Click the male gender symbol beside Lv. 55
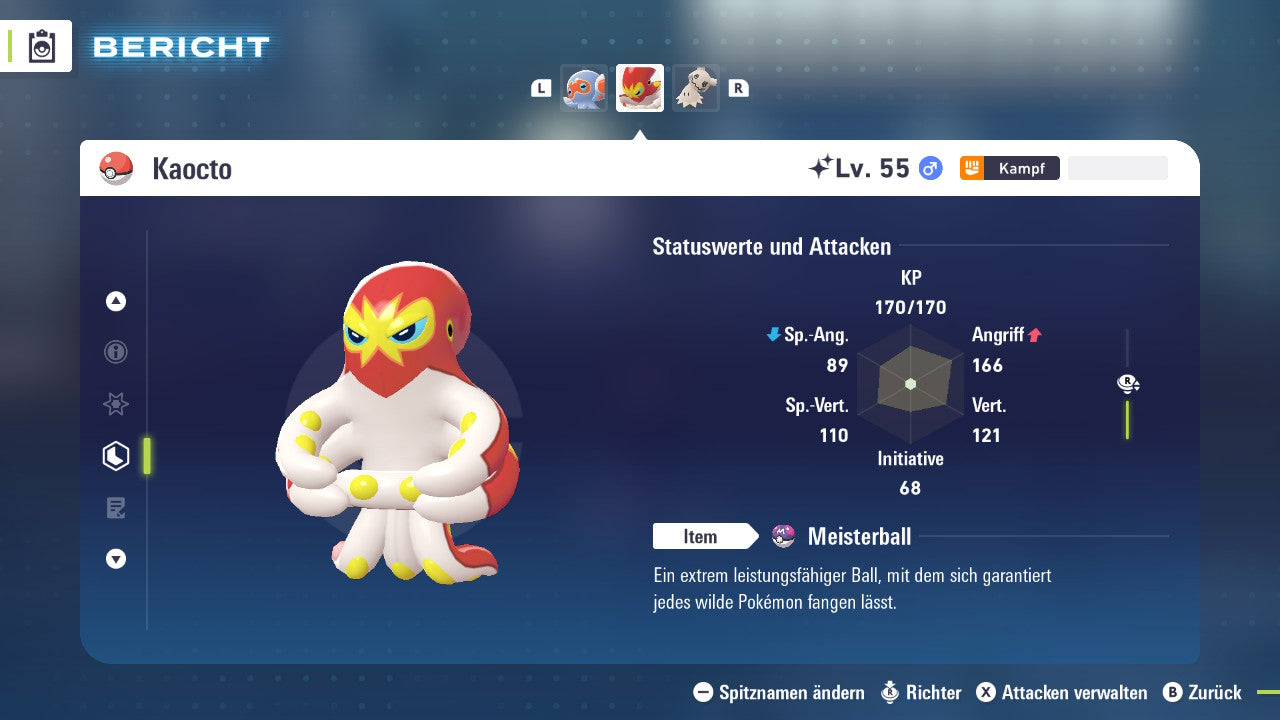This screenshot has height=720, width=1280. [x=928, y=168]
